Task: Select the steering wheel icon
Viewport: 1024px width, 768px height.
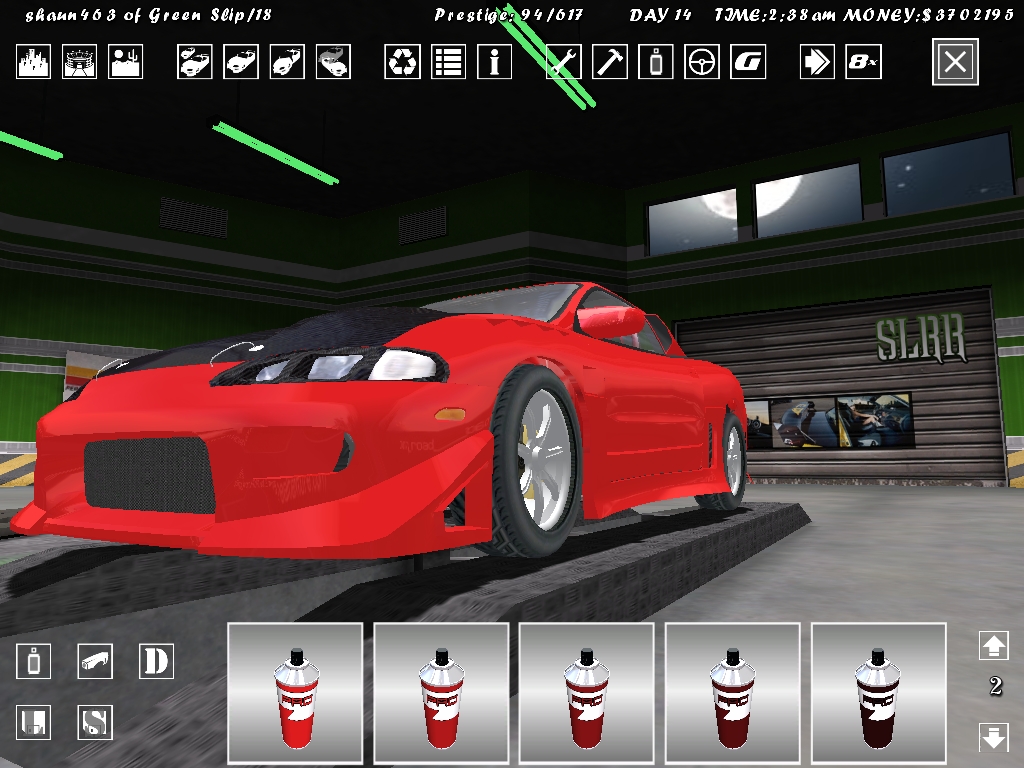Action: 702,62
